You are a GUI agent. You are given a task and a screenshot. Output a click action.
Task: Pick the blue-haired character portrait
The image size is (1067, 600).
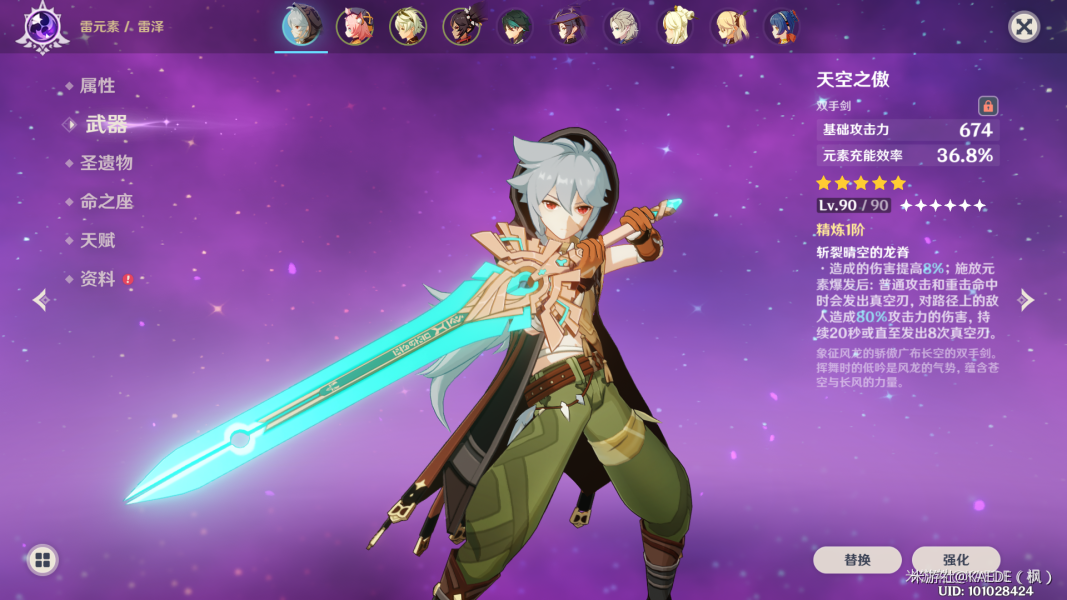782,27
